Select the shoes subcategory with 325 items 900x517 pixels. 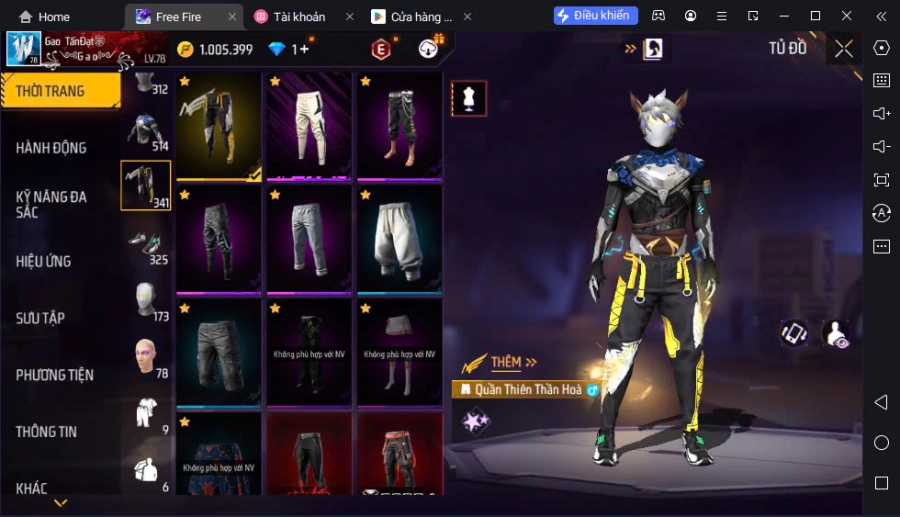coord(146,245)
